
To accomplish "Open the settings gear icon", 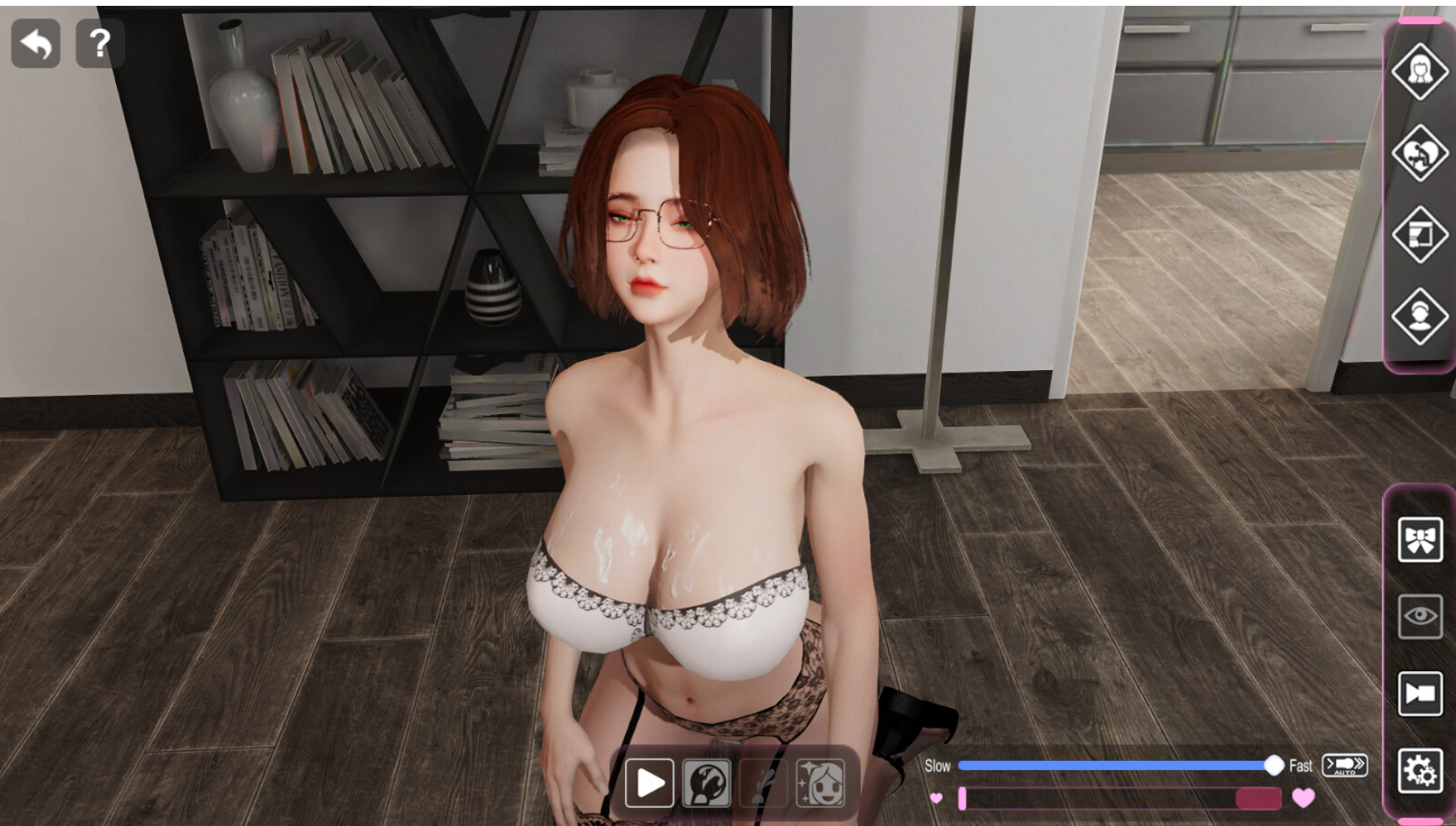I will click(1421, 771).
